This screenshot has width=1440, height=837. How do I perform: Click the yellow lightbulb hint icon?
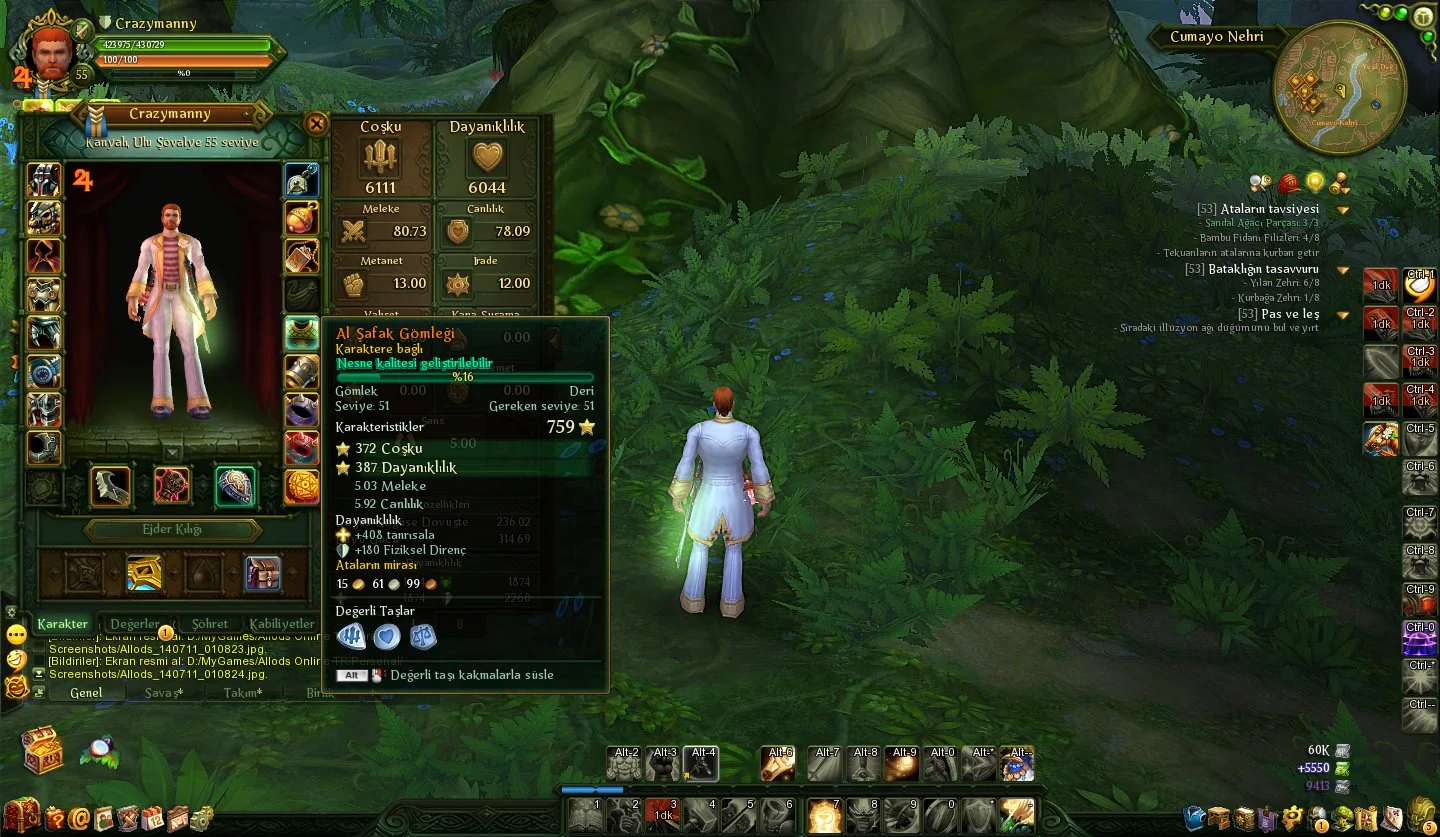(x=1315, y=183)
